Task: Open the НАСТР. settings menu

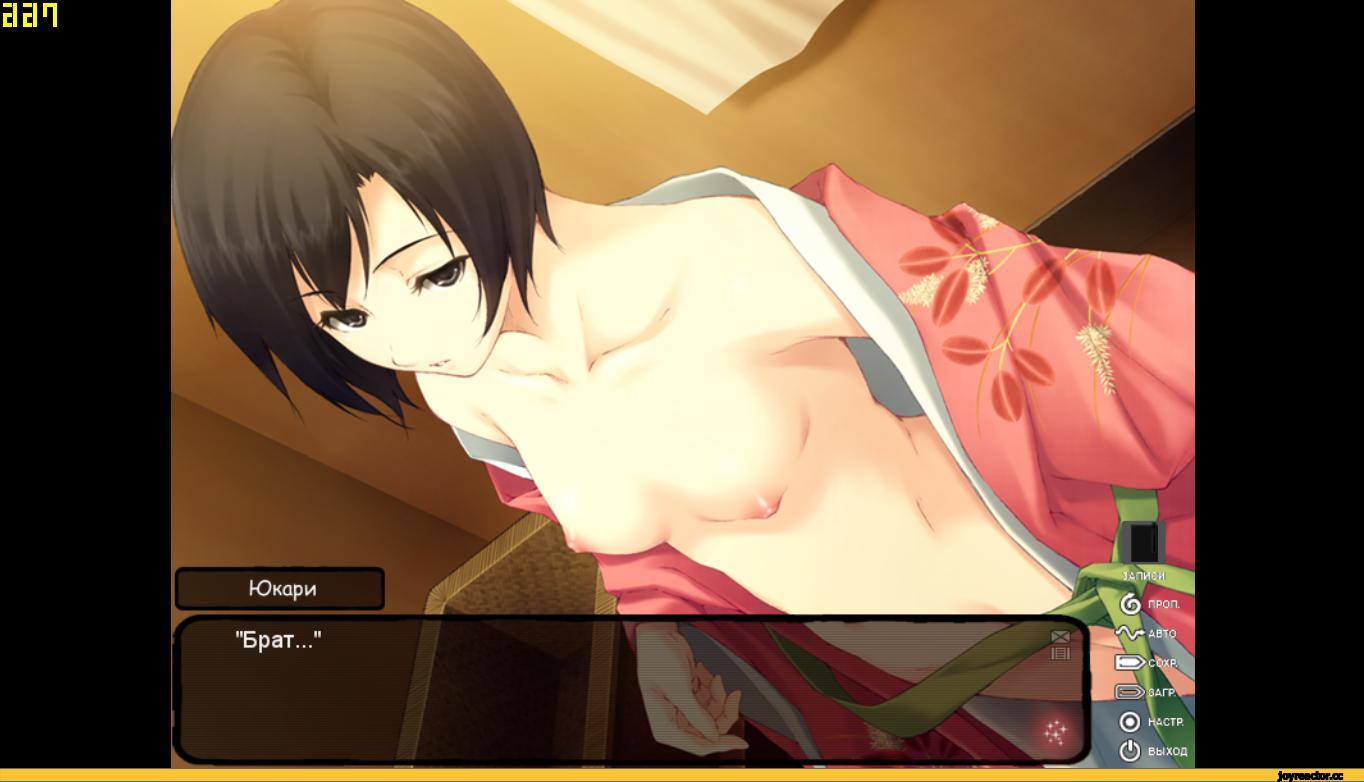Action: [1150, 721]
